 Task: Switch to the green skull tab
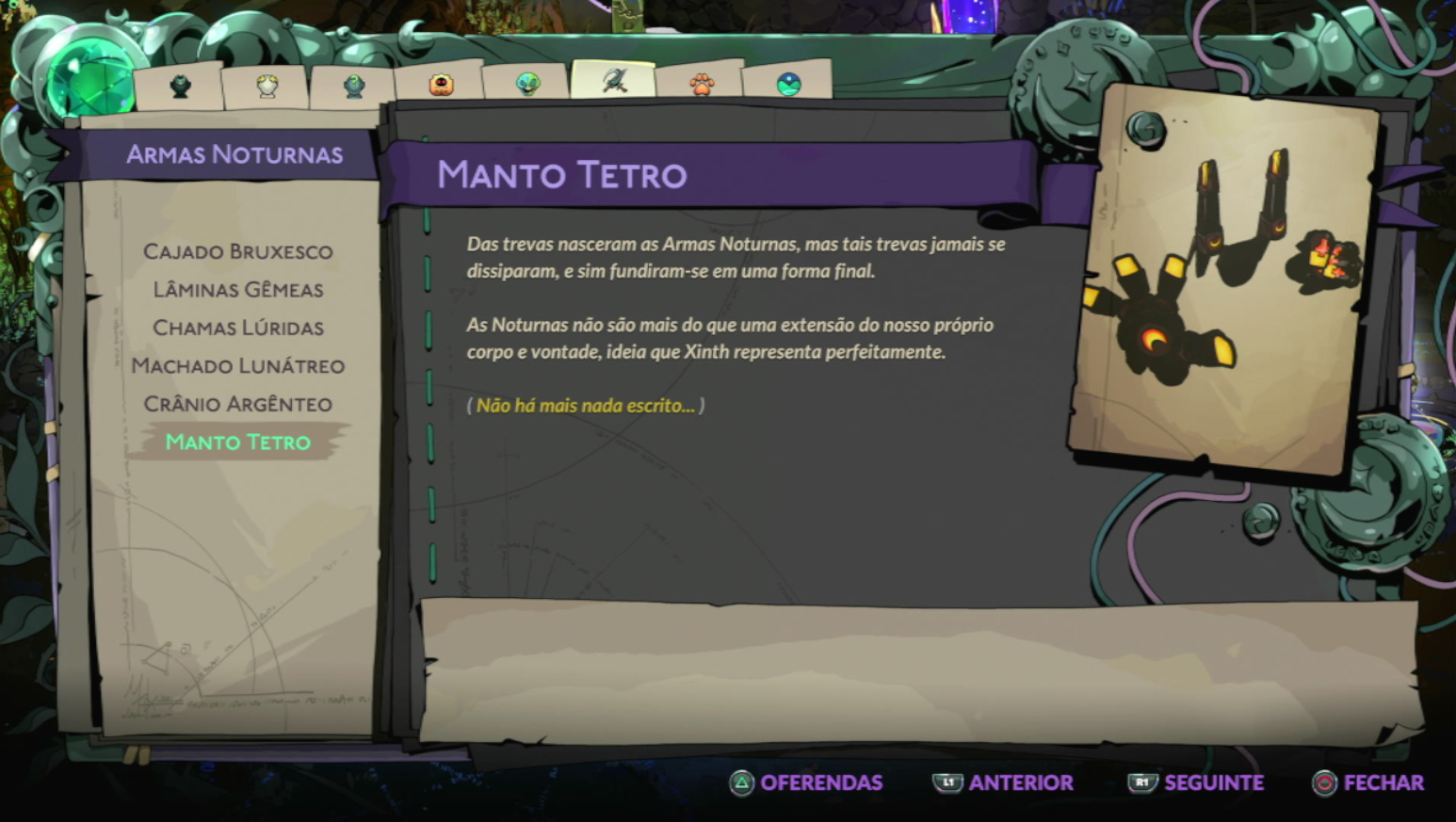[x=527, y=85]
